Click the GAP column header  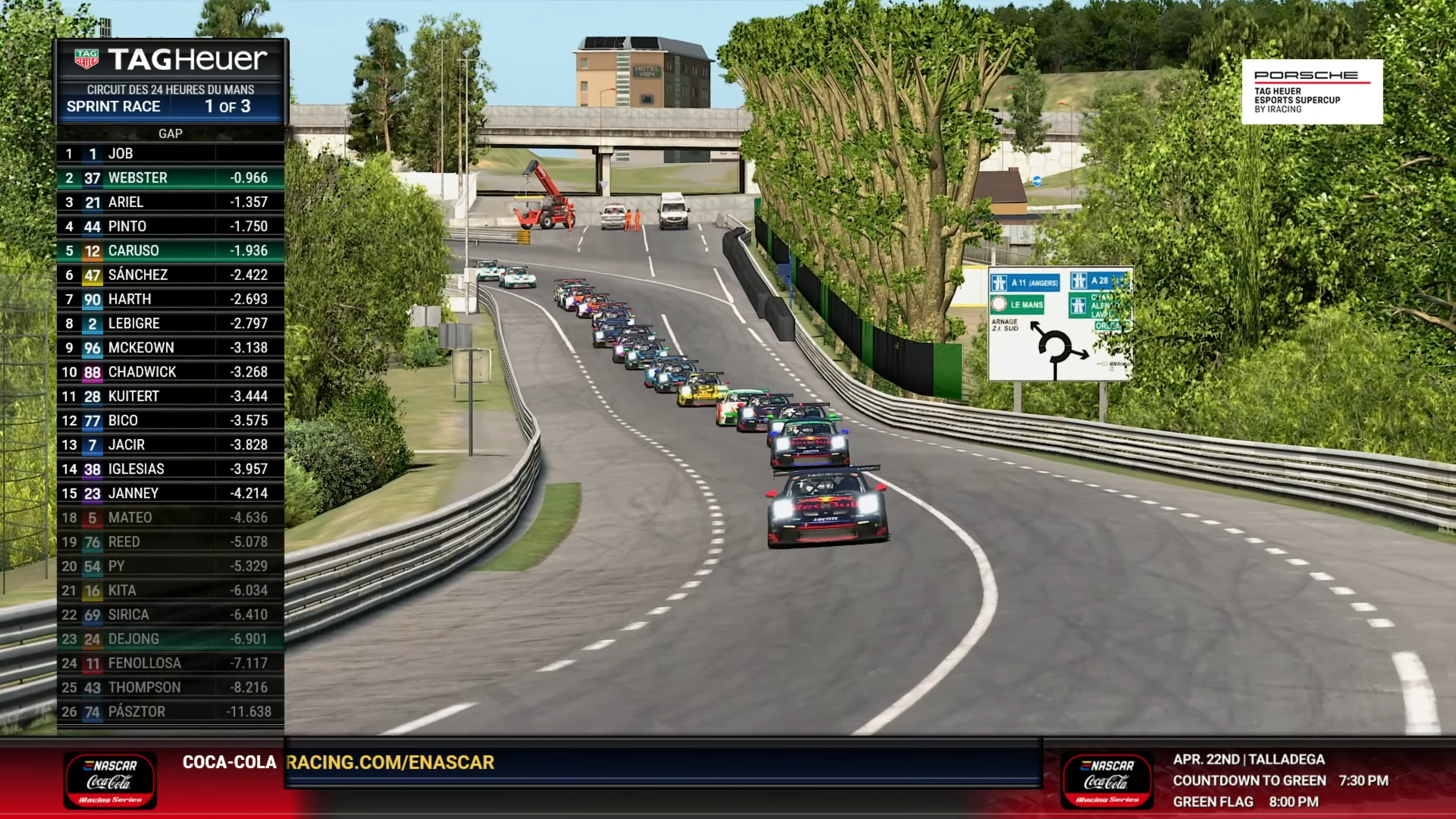[170, 134]
